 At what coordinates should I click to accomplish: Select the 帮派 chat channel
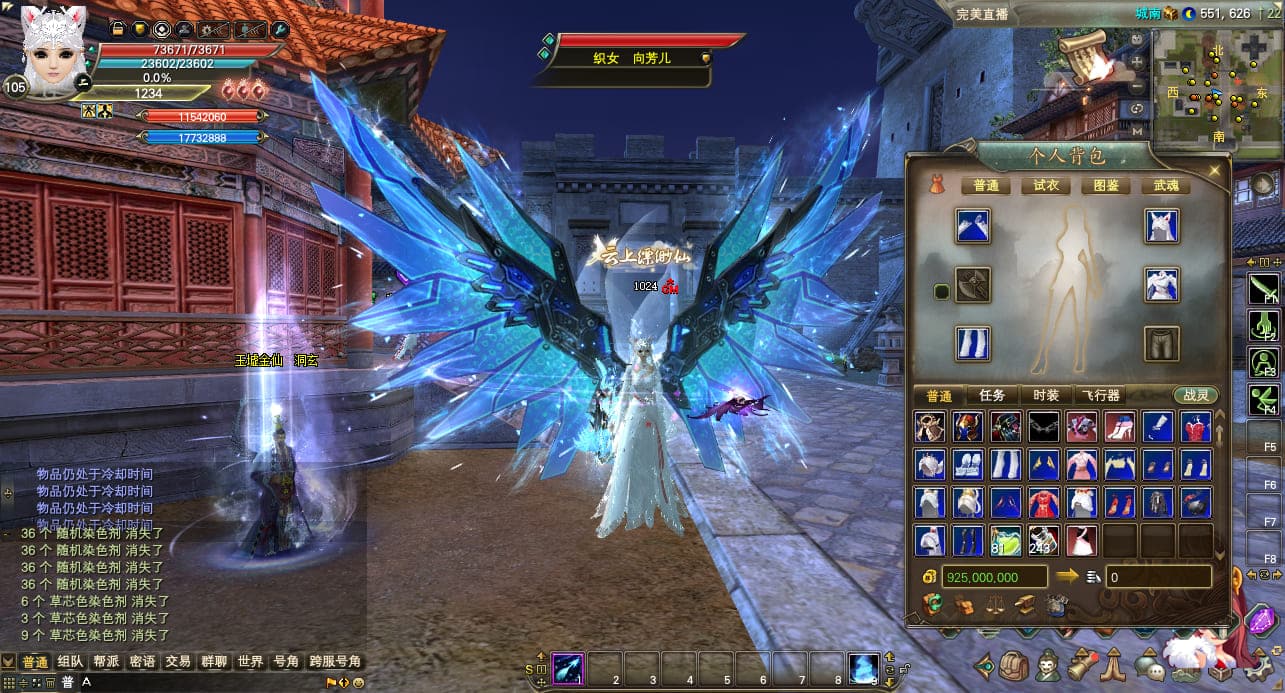[x=107, y=662]
